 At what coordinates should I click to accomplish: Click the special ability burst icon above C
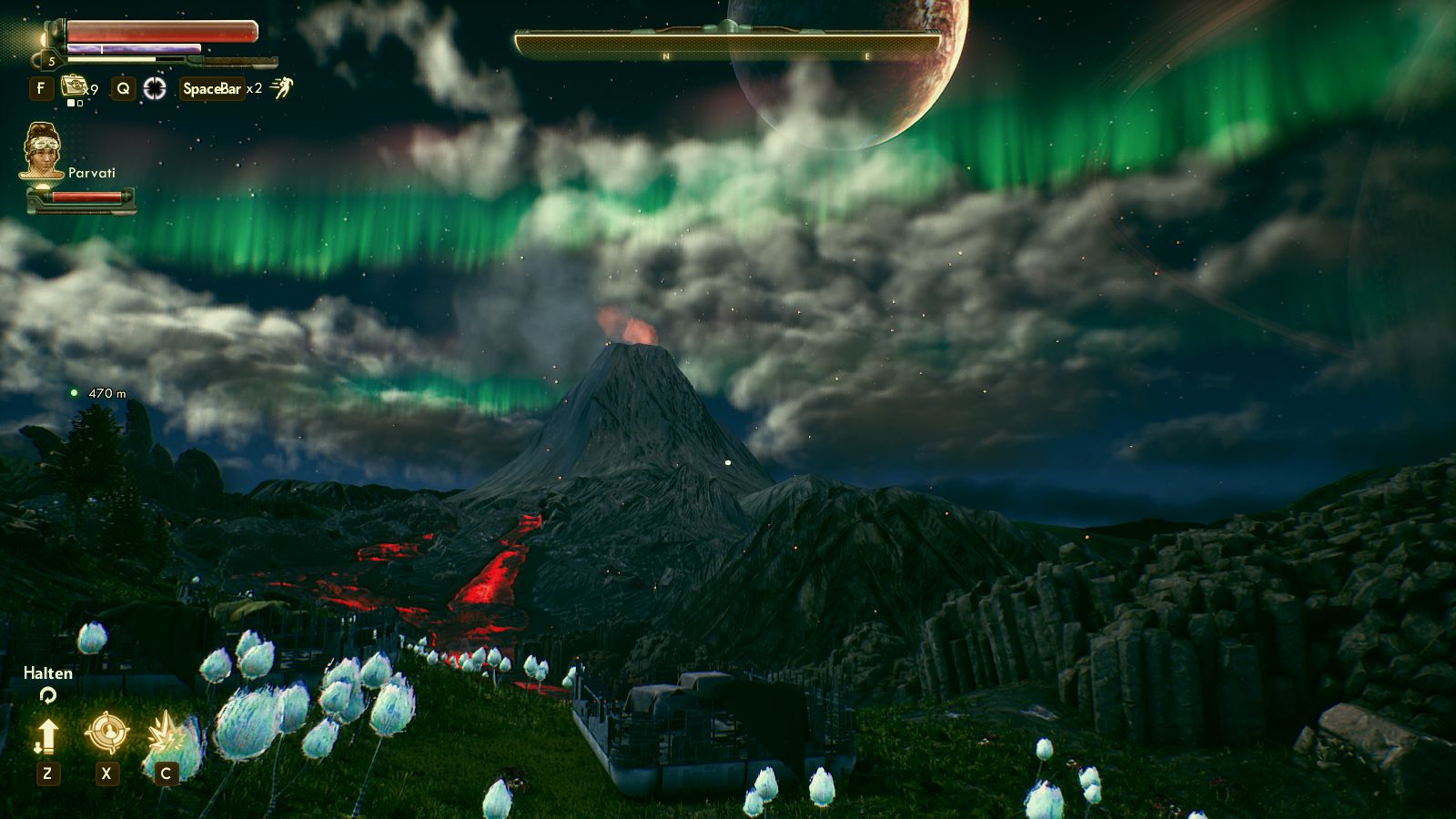(166, 732)
